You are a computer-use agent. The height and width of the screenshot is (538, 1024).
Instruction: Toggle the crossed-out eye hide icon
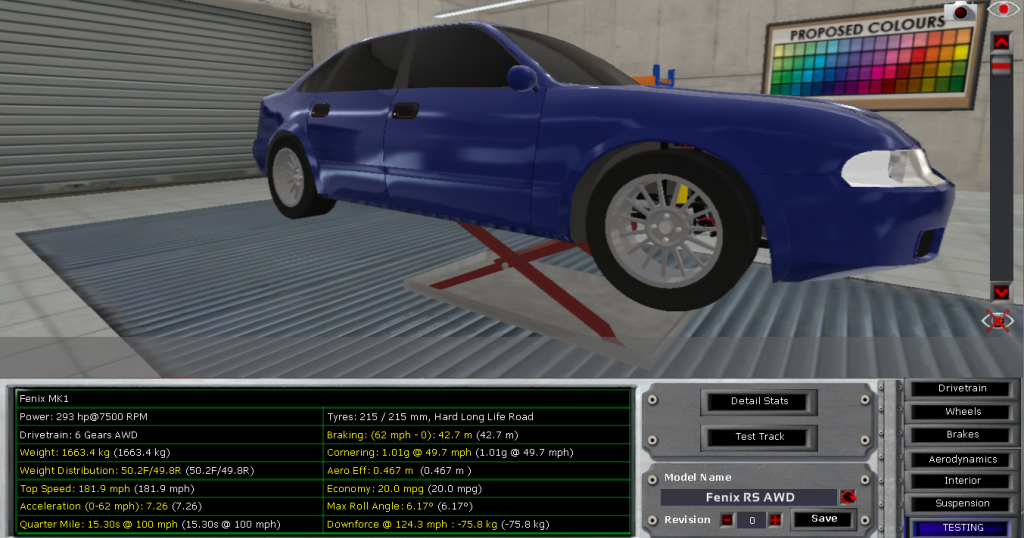click(x=999, y=321)
